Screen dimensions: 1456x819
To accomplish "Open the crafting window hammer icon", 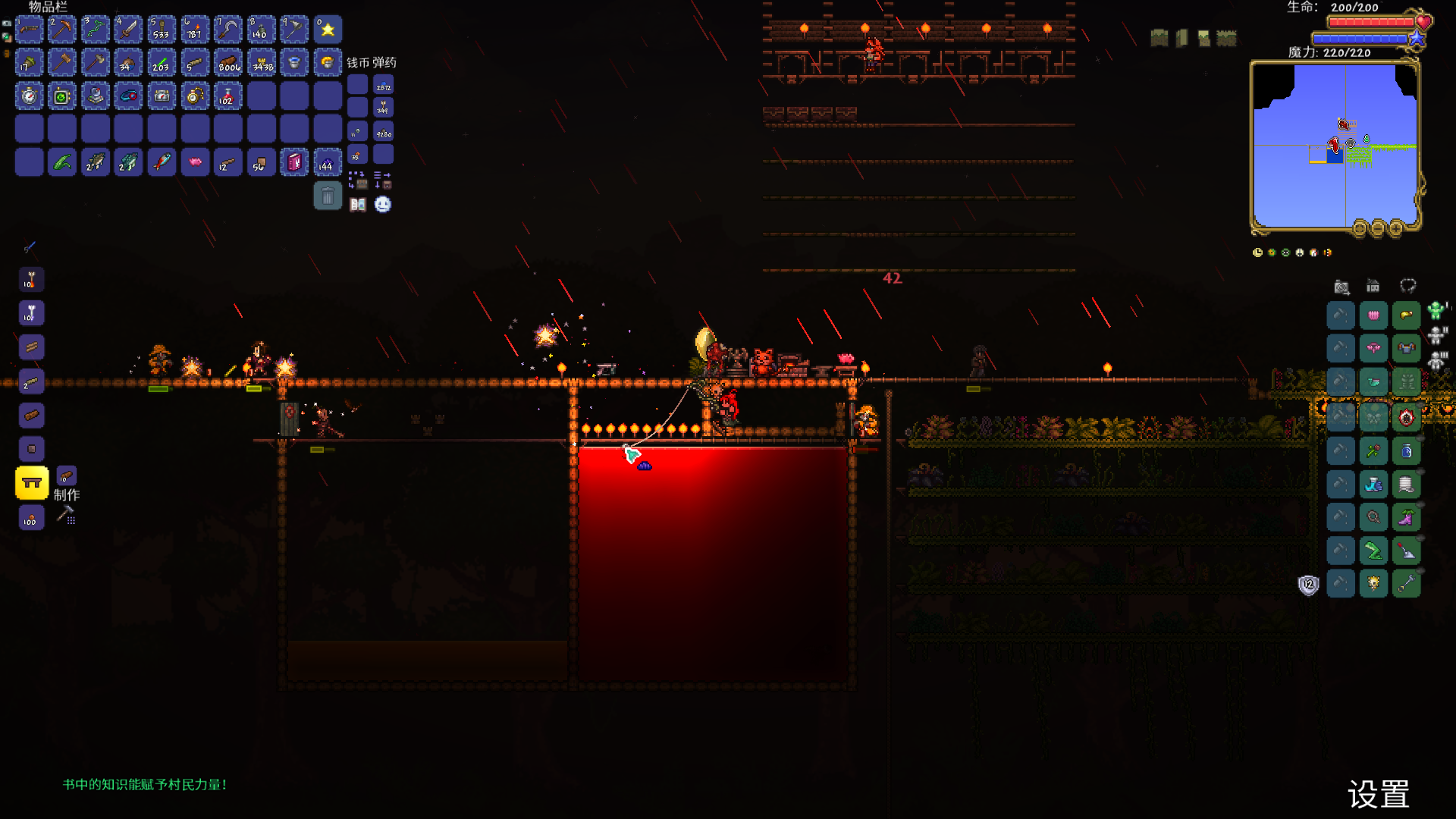I will coord(66,516).
